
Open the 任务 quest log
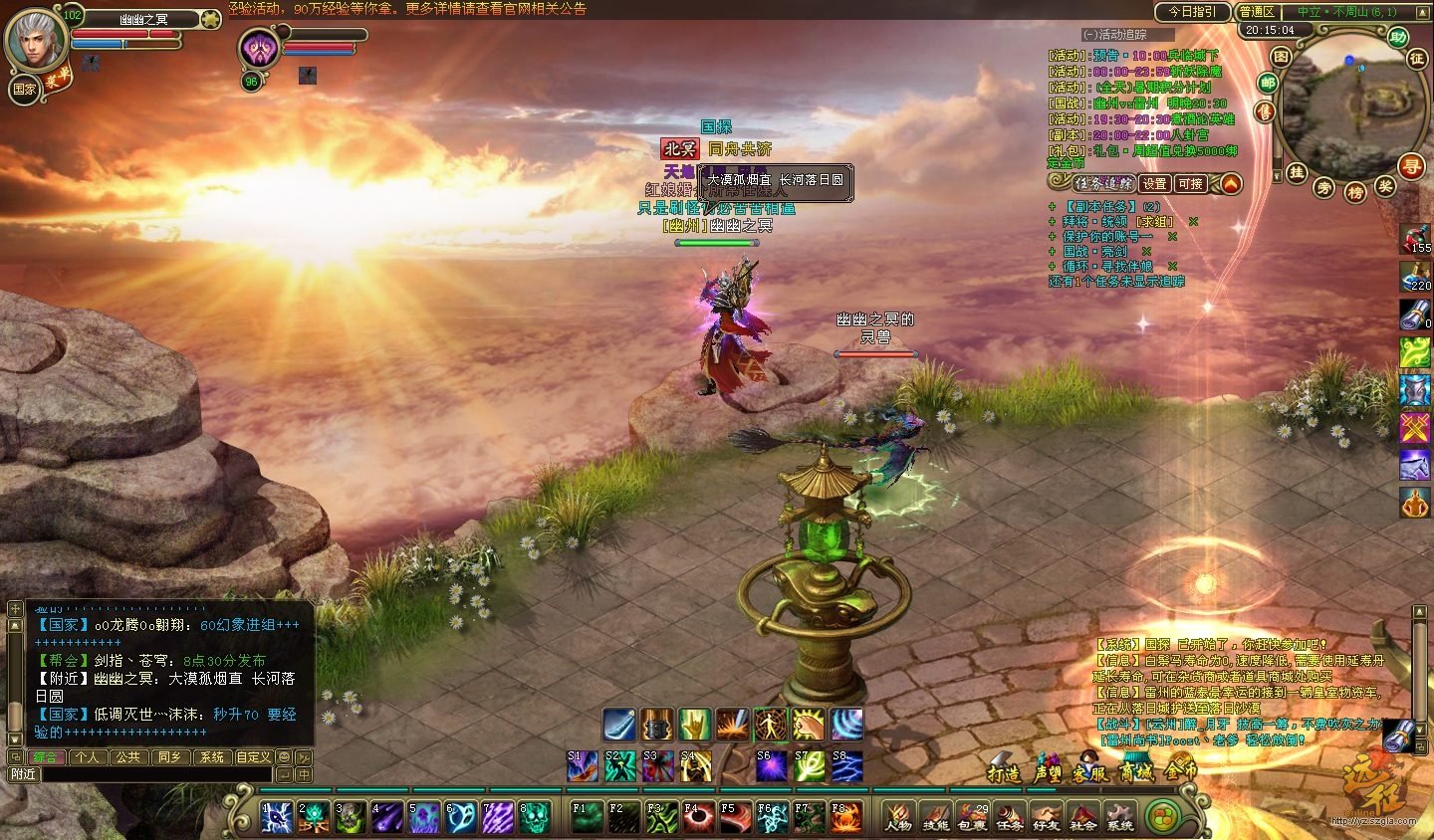1009,817
